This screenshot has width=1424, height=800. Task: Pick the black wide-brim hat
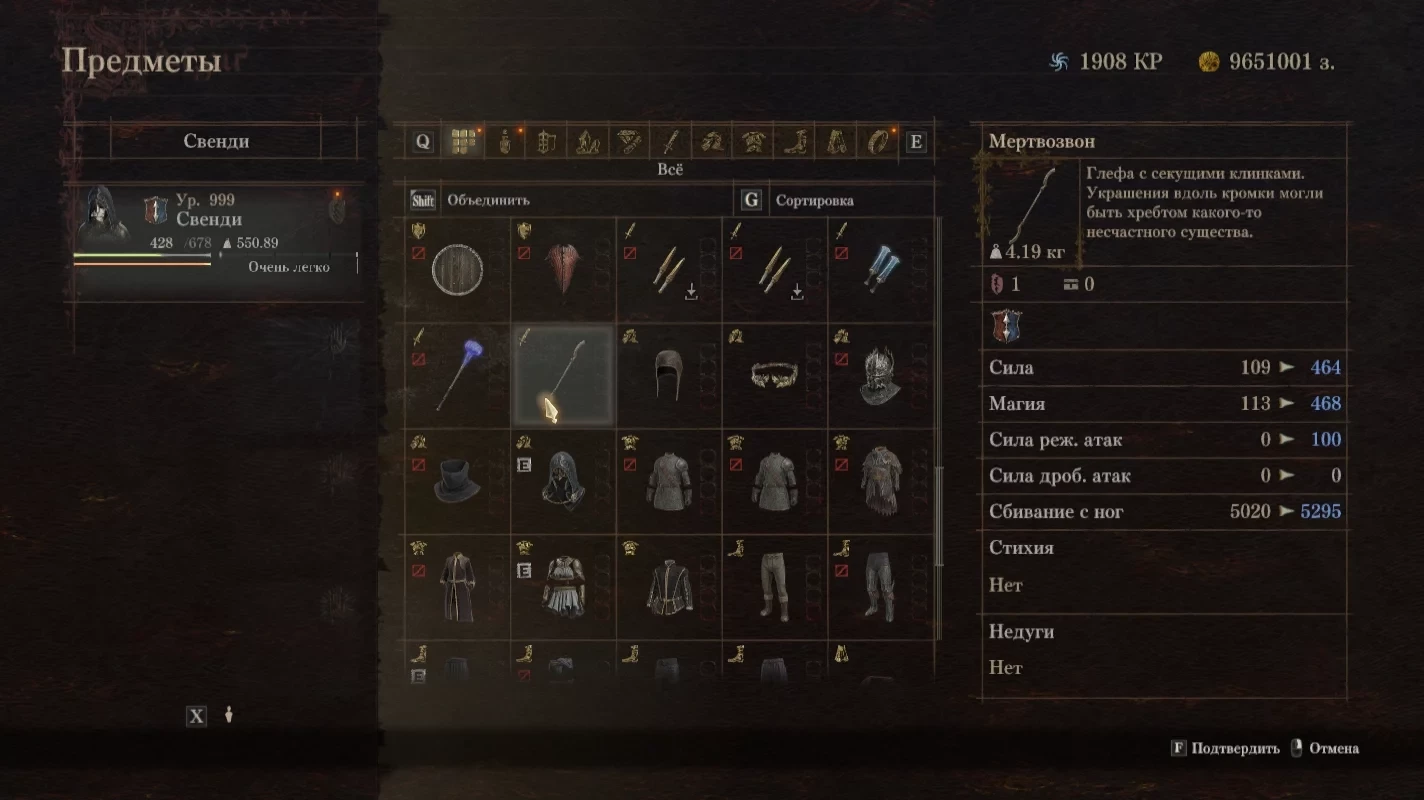click(457, 482)
